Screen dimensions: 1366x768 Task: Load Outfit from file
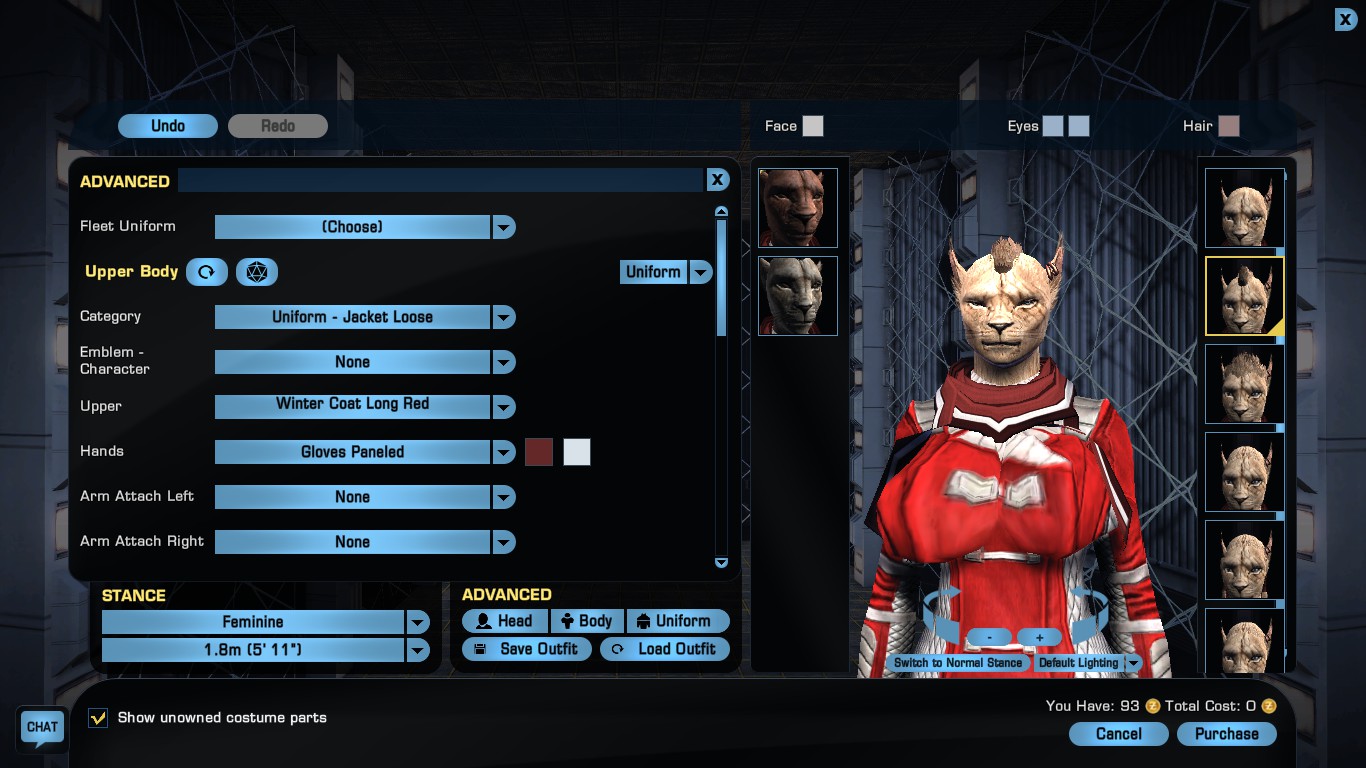point(665,649)
